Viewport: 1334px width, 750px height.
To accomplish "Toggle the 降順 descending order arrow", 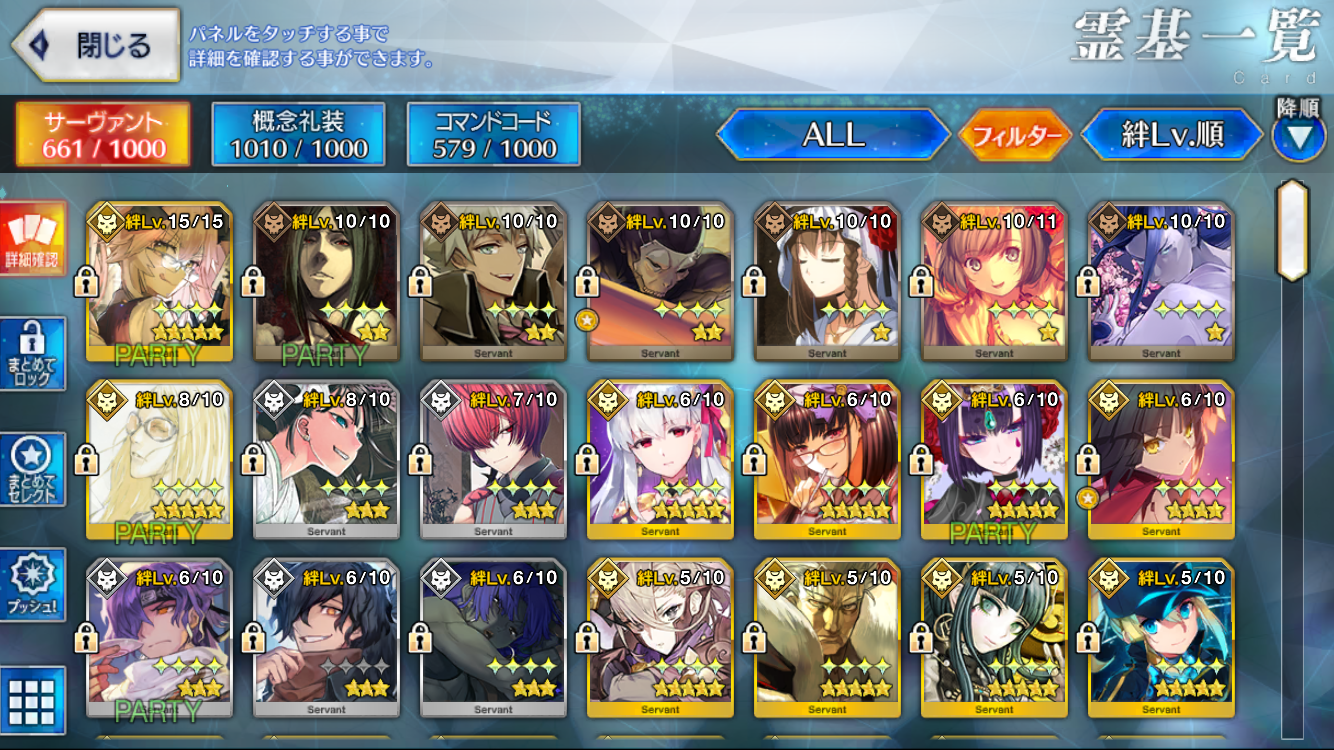I will [1298, 136].
